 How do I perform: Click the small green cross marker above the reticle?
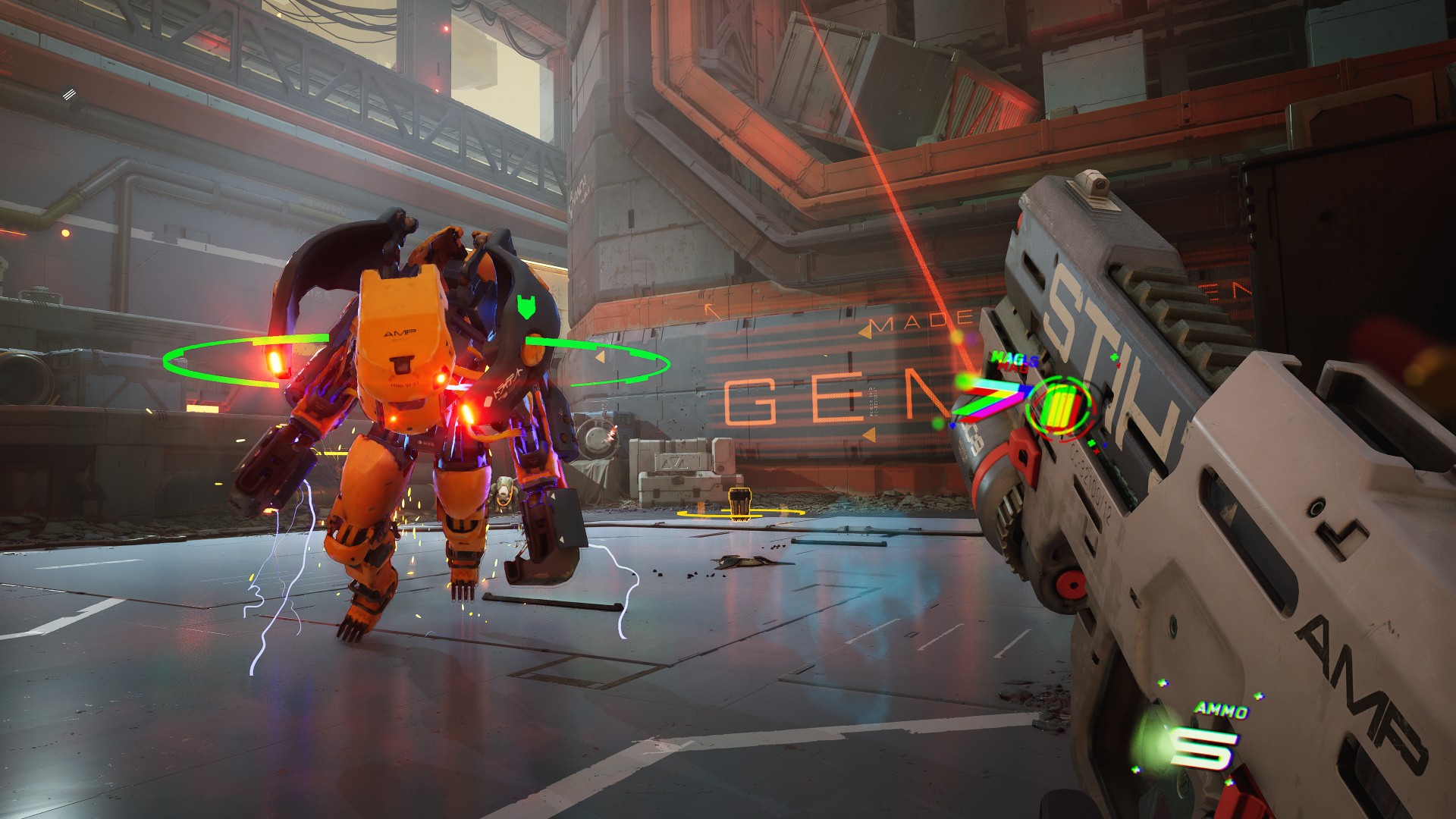tap(1115, 356)
